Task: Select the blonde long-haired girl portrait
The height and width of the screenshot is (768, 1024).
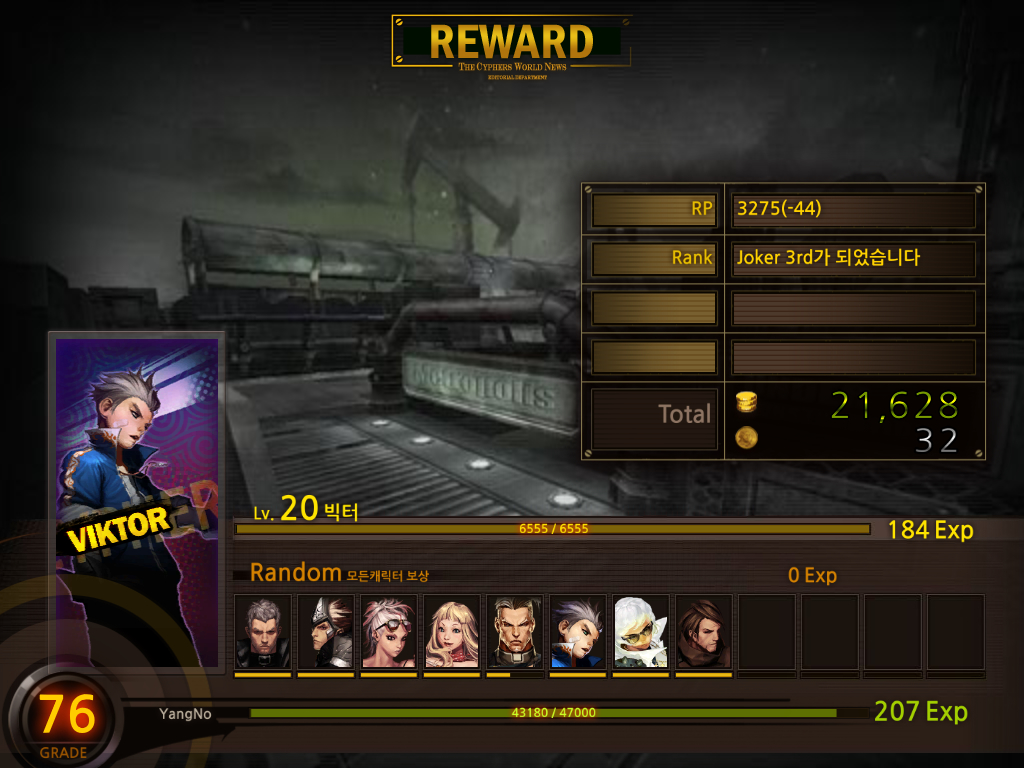Action: click(x=452, y=632)
